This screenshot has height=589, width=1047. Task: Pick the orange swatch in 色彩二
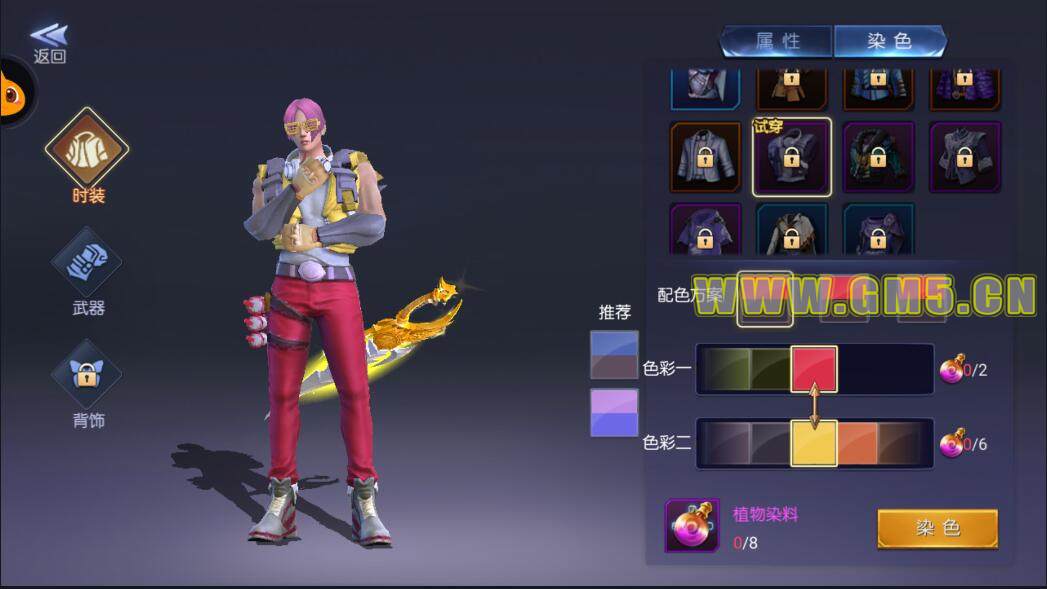(857, 443)
